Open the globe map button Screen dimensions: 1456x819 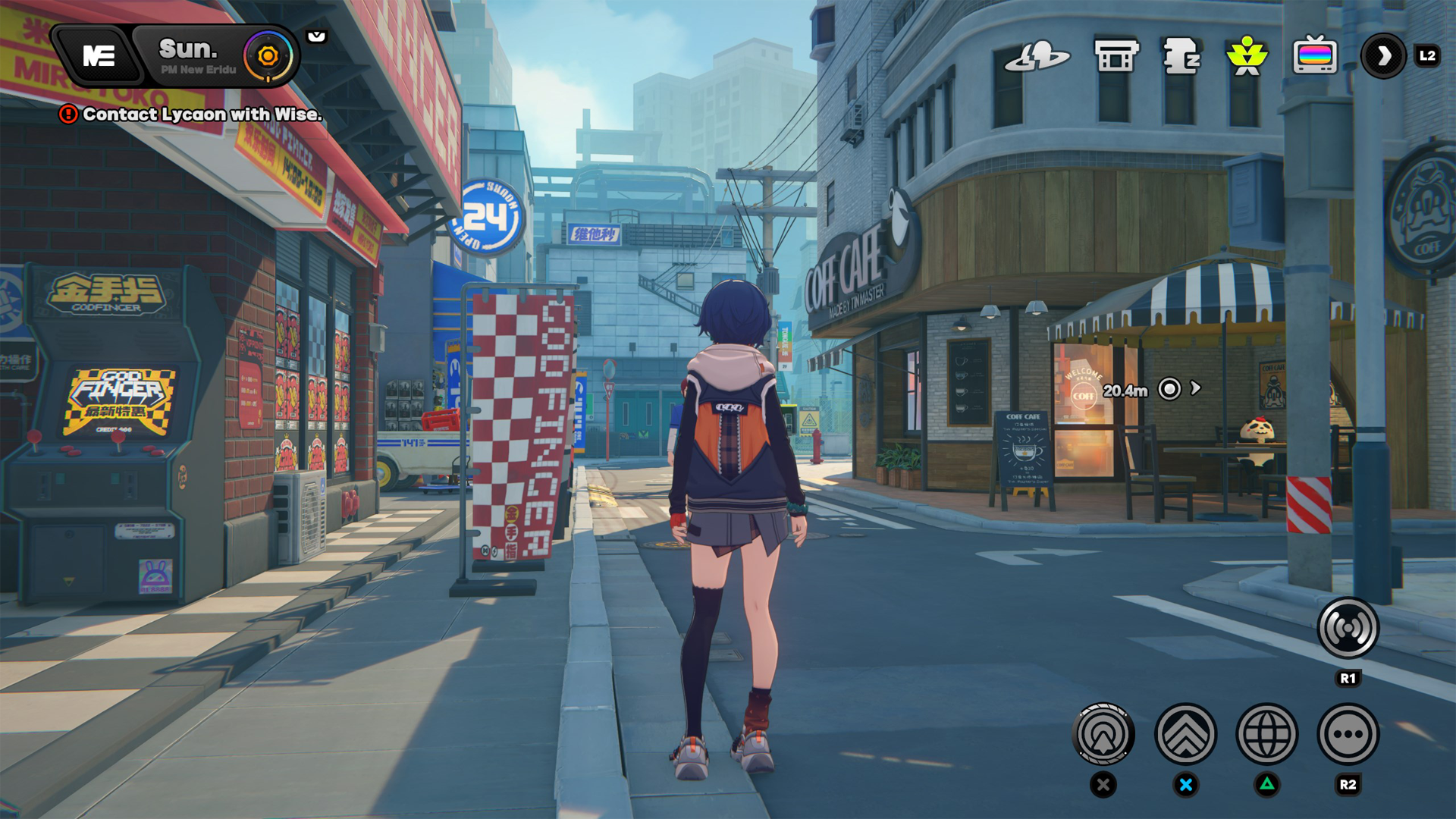(x=1266, y=734)
